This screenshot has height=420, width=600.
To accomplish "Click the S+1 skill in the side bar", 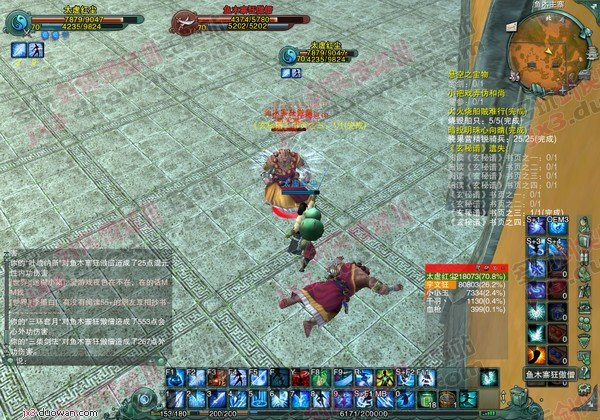I will coord(536,225).
